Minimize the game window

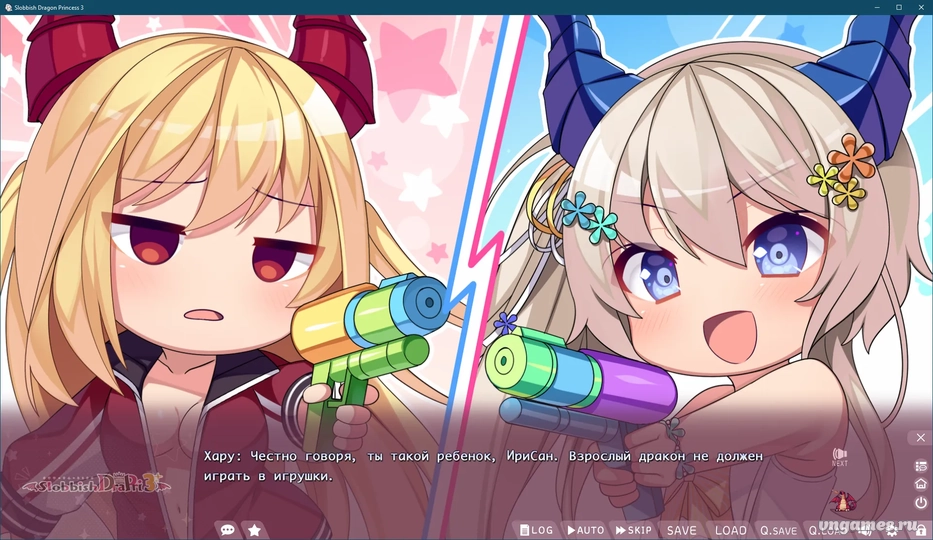pyautogui.click(x=873, y=7)
